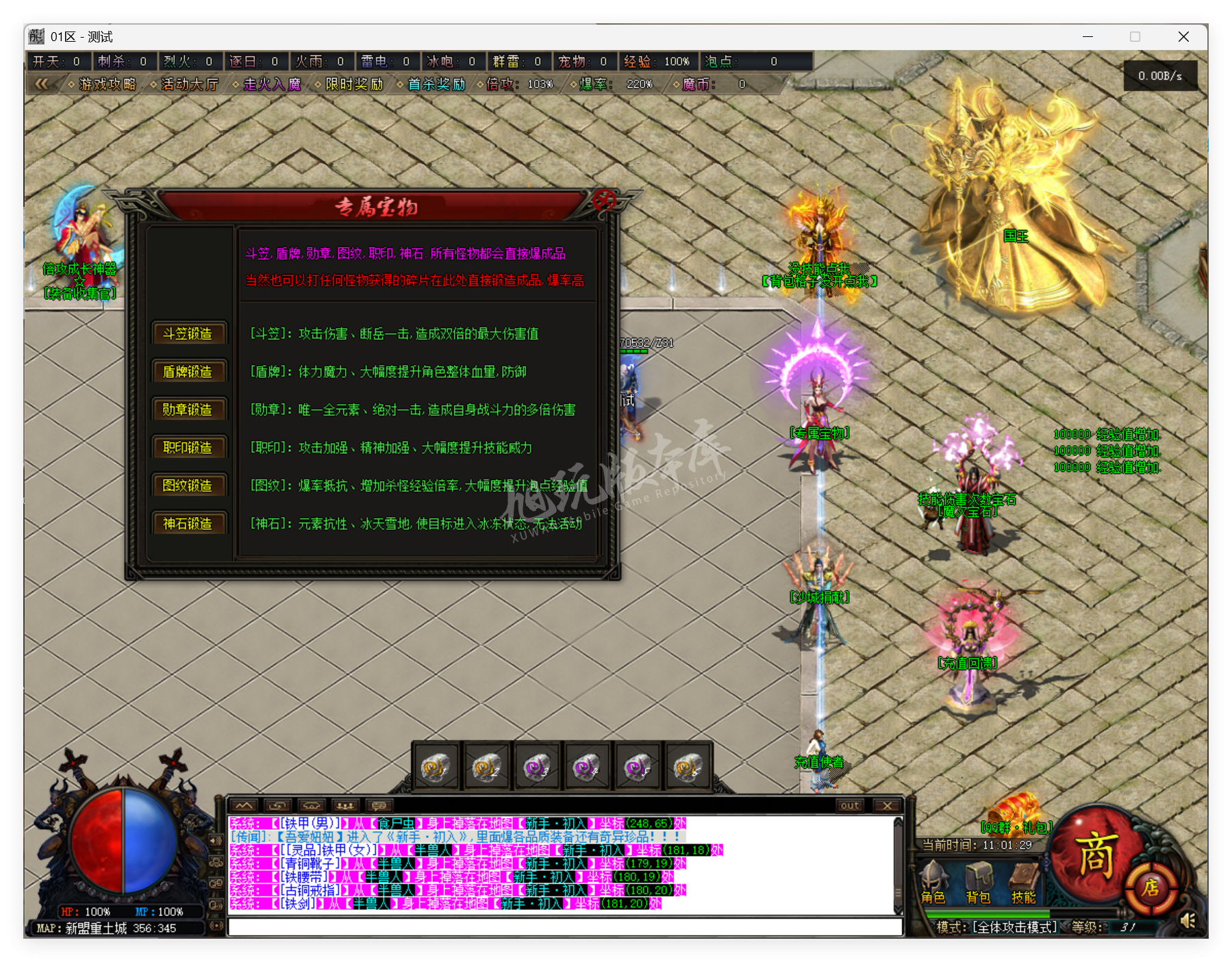Open the 角色 character panel via helmet icon
Viewport: 1232px width, 962px height.
(x=933, y=876)
